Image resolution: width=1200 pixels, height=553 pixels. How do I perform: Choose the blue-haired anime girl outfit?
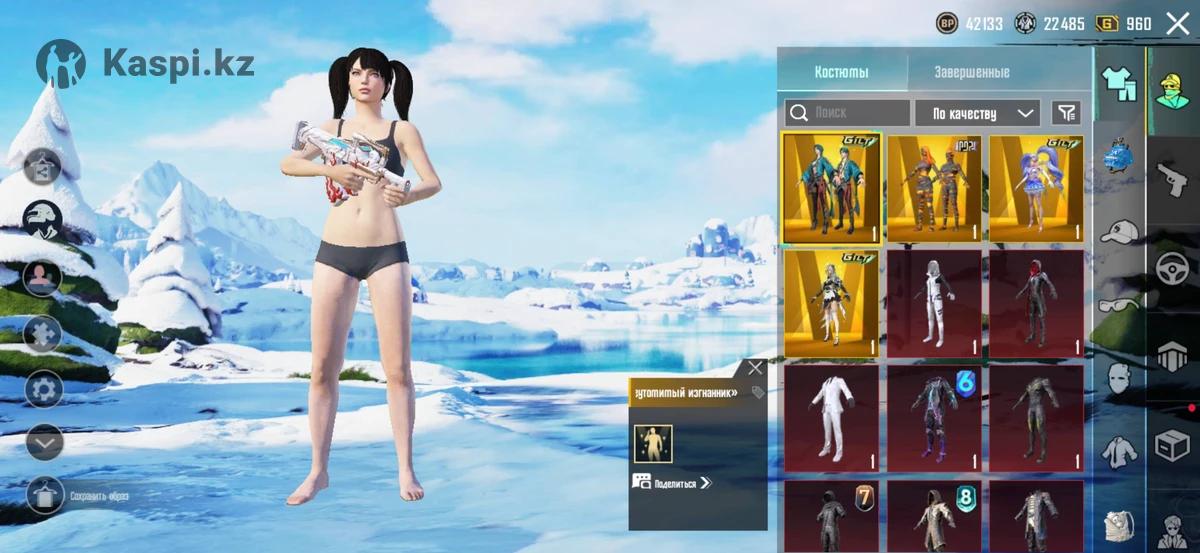[x=1036, y=188]
